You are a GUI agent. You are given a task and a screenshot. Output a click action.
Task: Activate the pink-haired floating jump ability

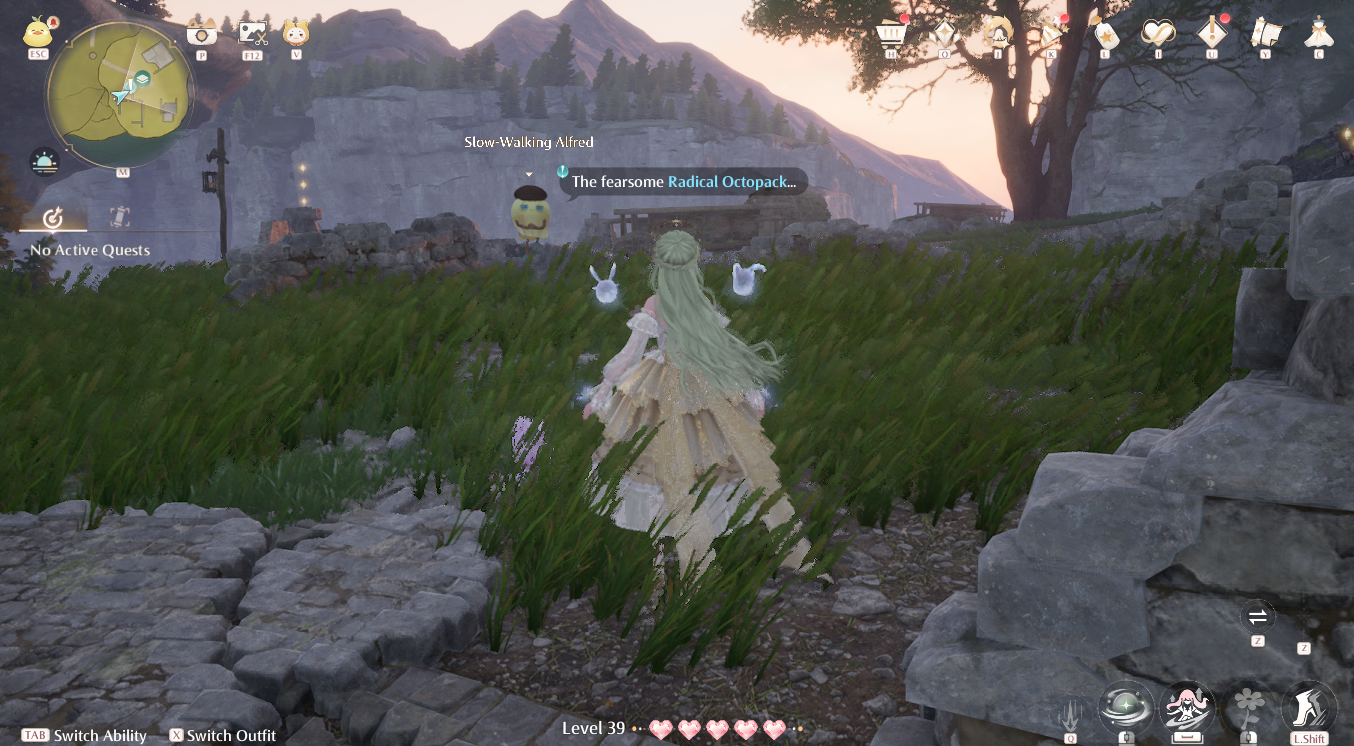1187,708
